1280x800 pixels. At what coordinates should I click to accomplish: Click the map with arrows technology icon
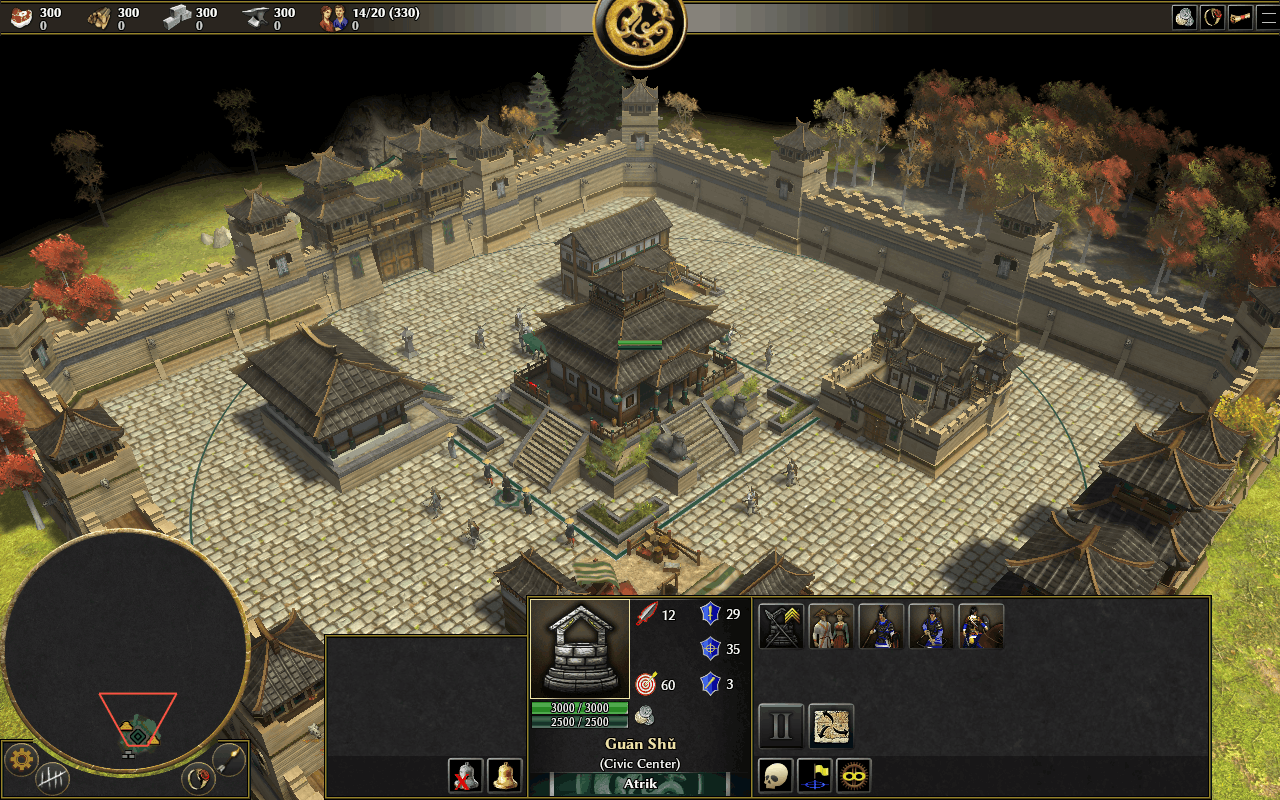point(831,726)
